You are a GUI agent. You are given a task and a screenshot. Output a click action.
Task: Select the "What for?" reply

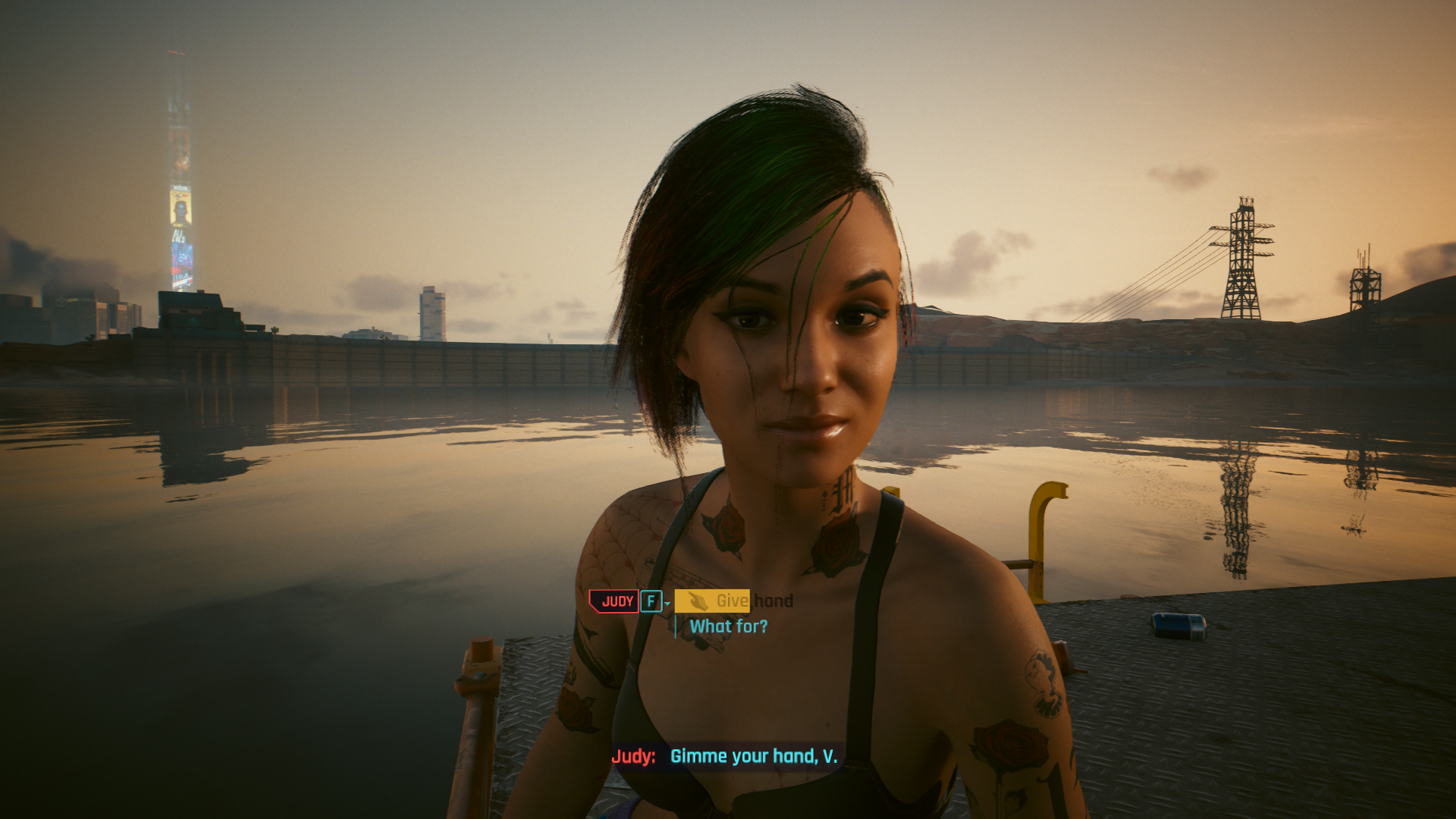pos(728,626)
